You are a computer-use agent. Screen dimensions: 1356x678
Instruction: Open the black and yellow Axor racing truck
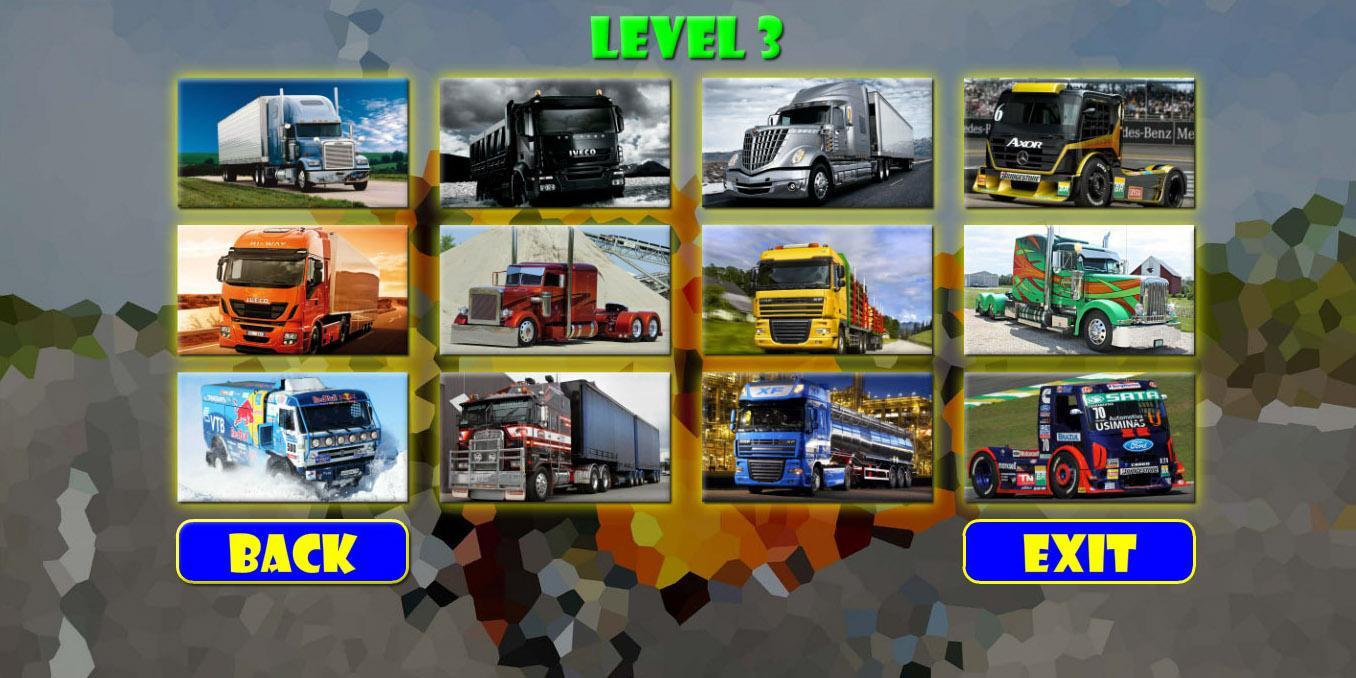pyautogui.click(x=1079, y=143)
